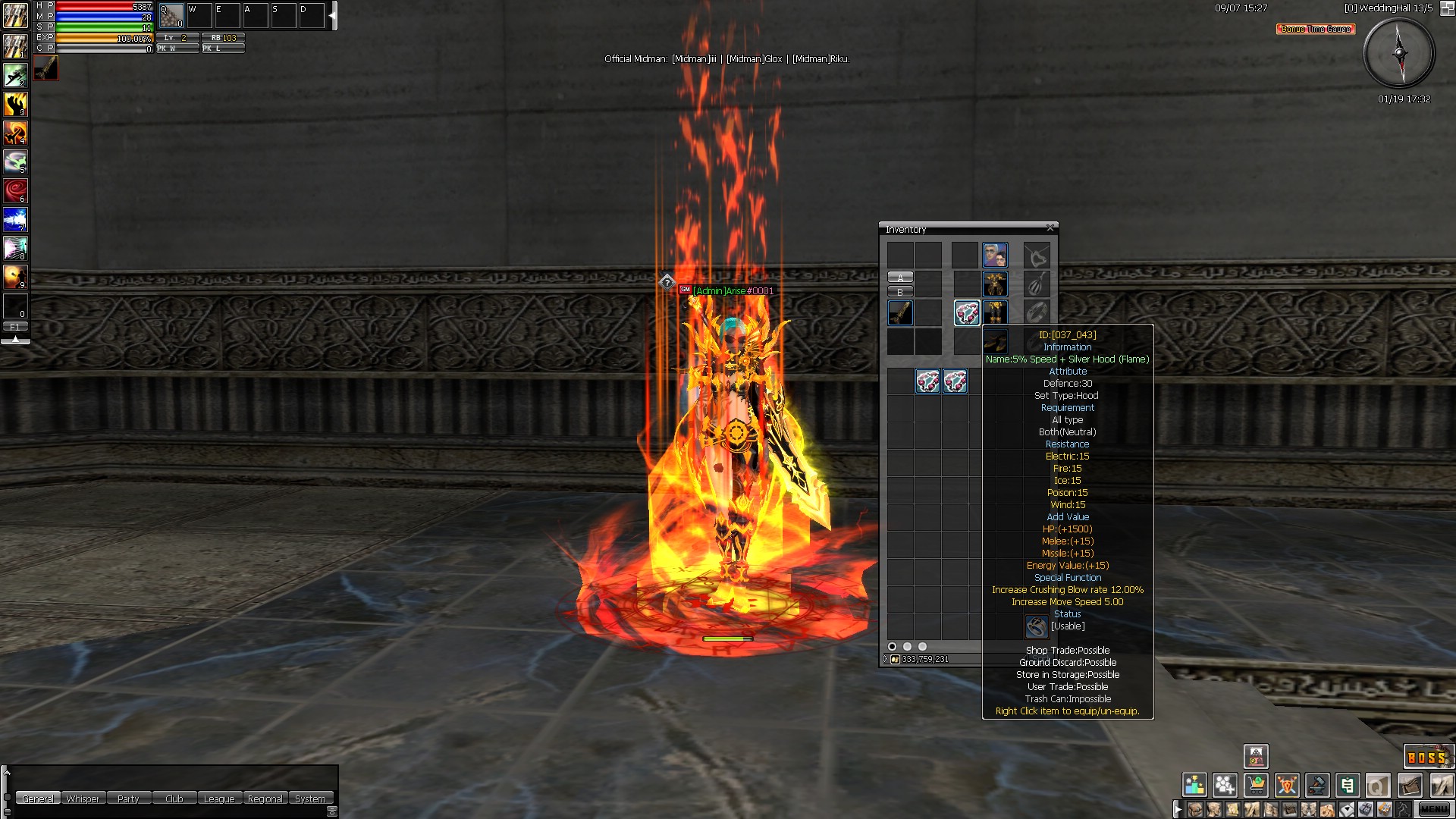Click the compass minimap
This screenshot has width=1456, height=819.
[x=1399, y=53]
